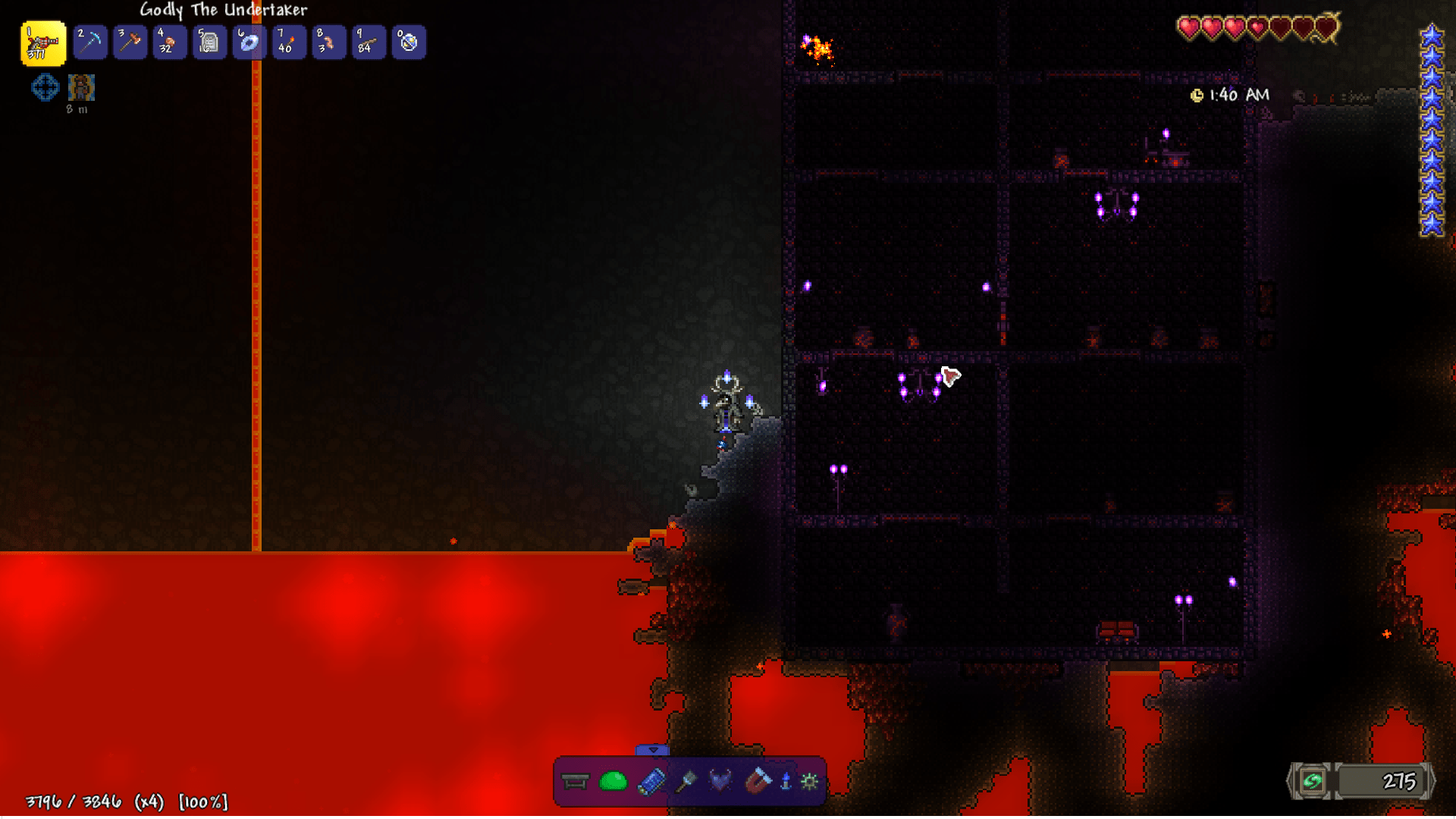Click the blue compass icon below the hotbar
The height and width of the screenshot is (819, 1456).
pyautogui.click(x=45, y=87)
